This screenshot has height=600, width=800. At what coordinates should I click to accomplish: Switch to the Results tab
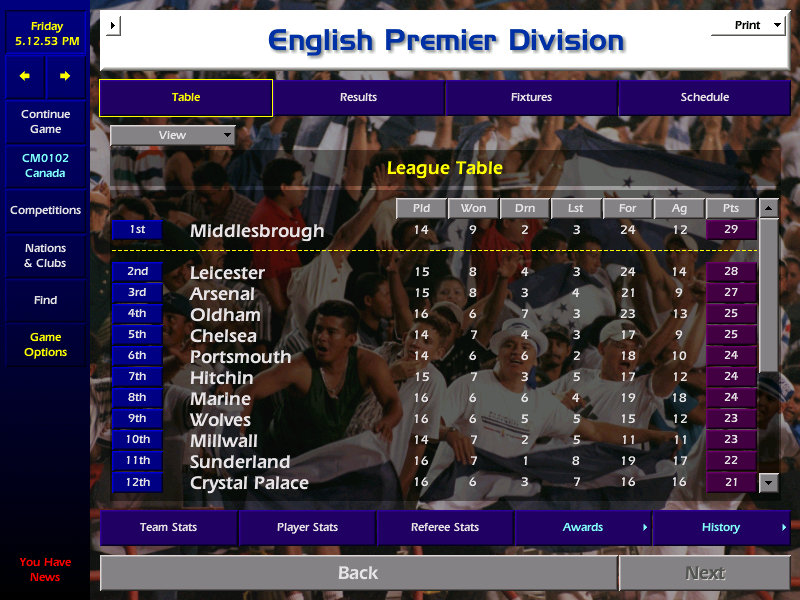(358, 97)
